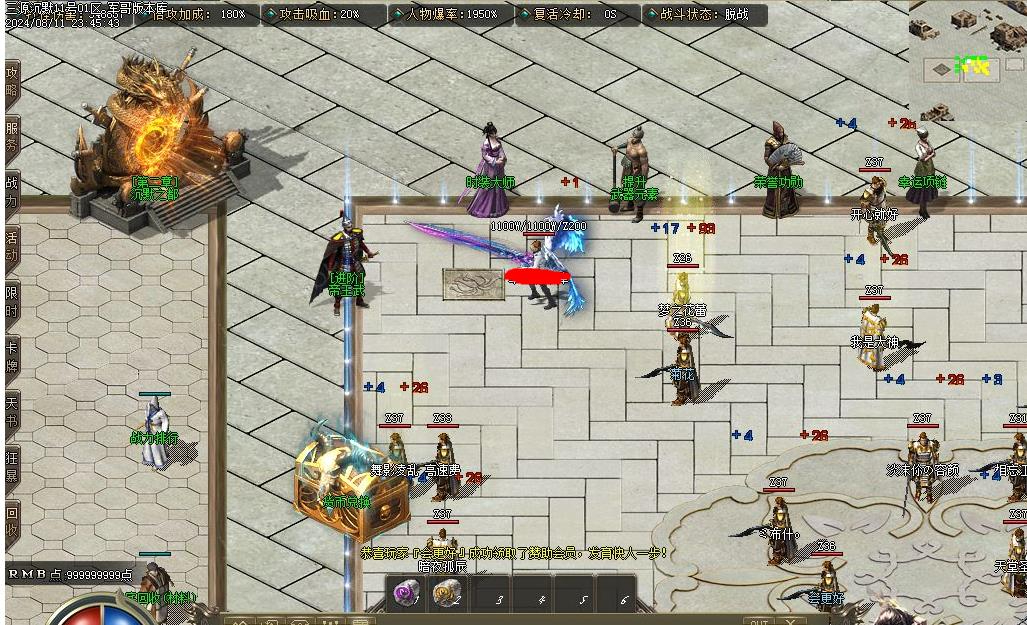1027x625 pixels.
Task: Open the 回收 side tab
Action: pos(12,522)
